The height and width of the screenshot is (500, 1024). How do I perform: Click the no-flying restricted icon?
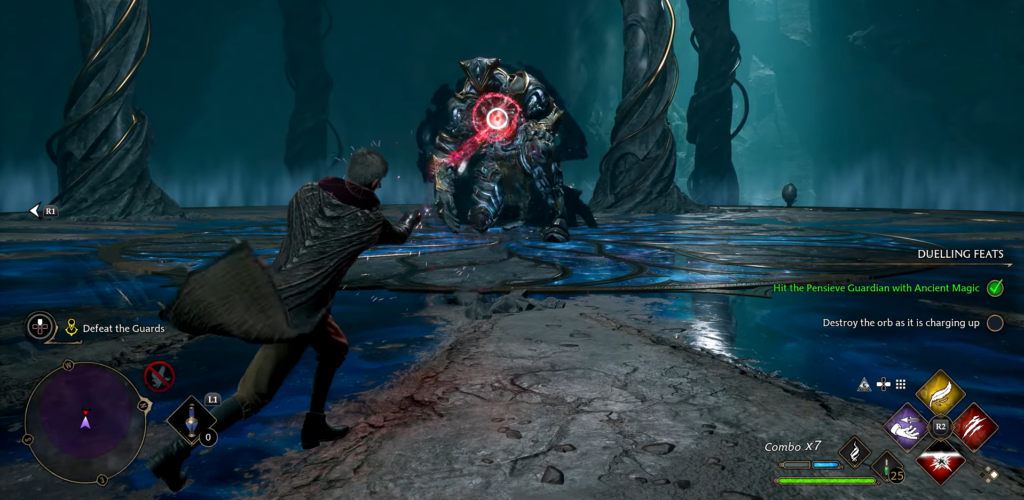(x=159, y=376)
